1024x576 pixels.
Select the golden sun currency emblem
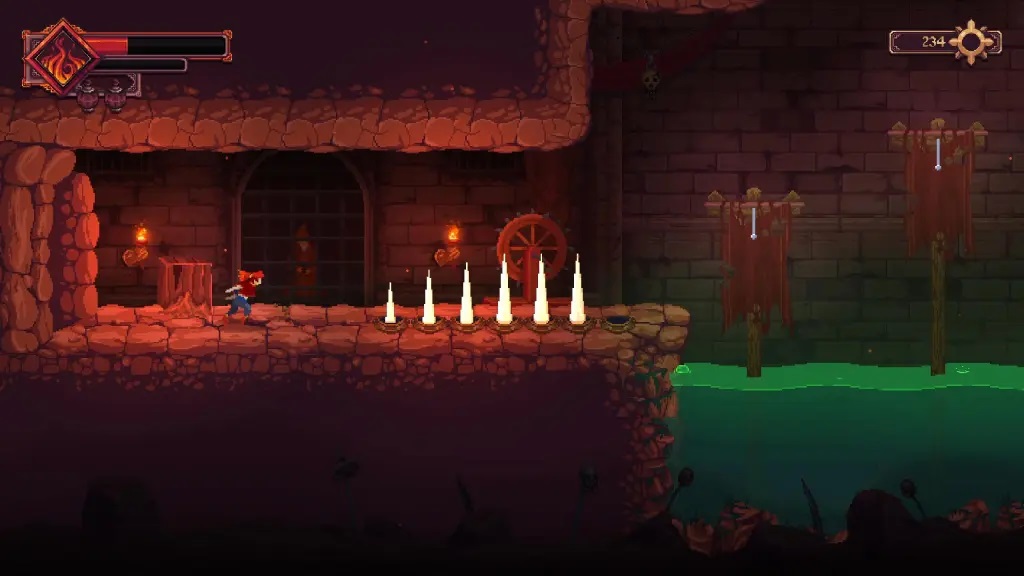pyautogui.click(x=970, y=42)
